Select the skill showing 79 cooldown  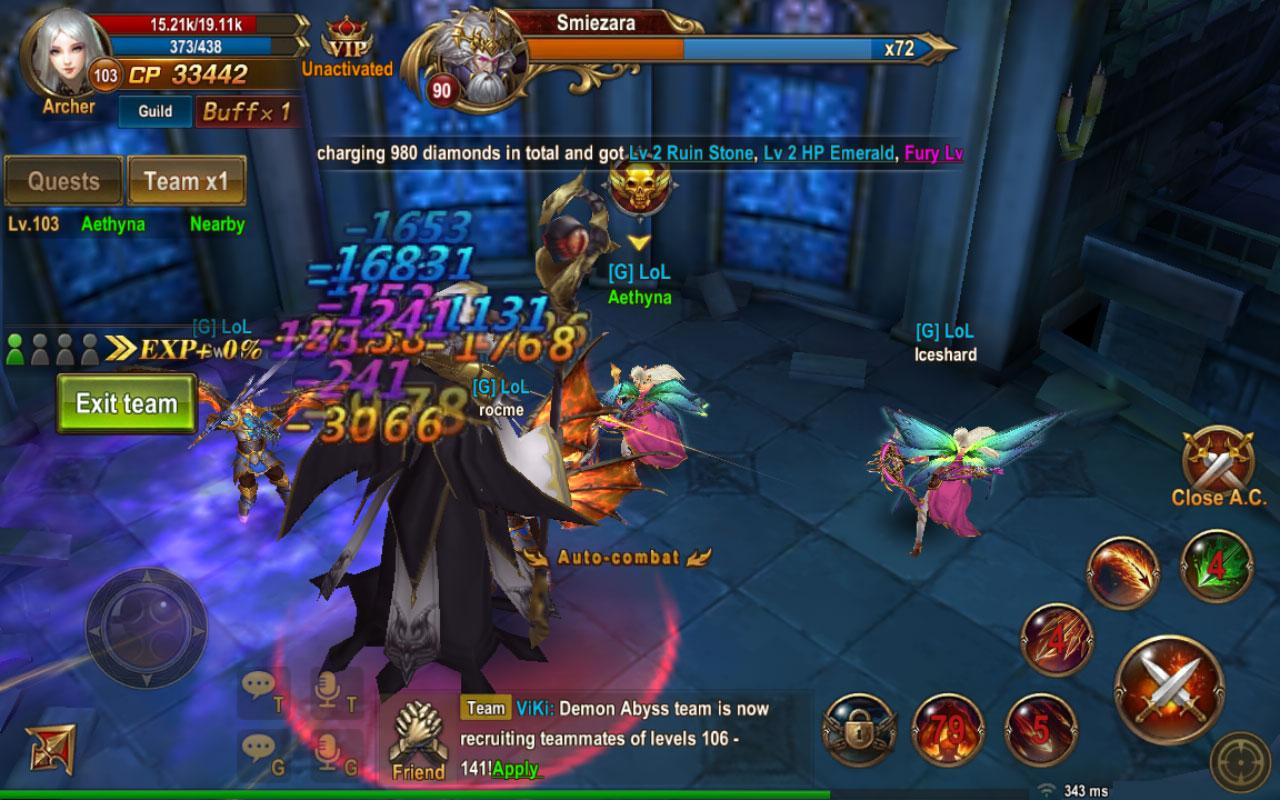click(949, 729)
